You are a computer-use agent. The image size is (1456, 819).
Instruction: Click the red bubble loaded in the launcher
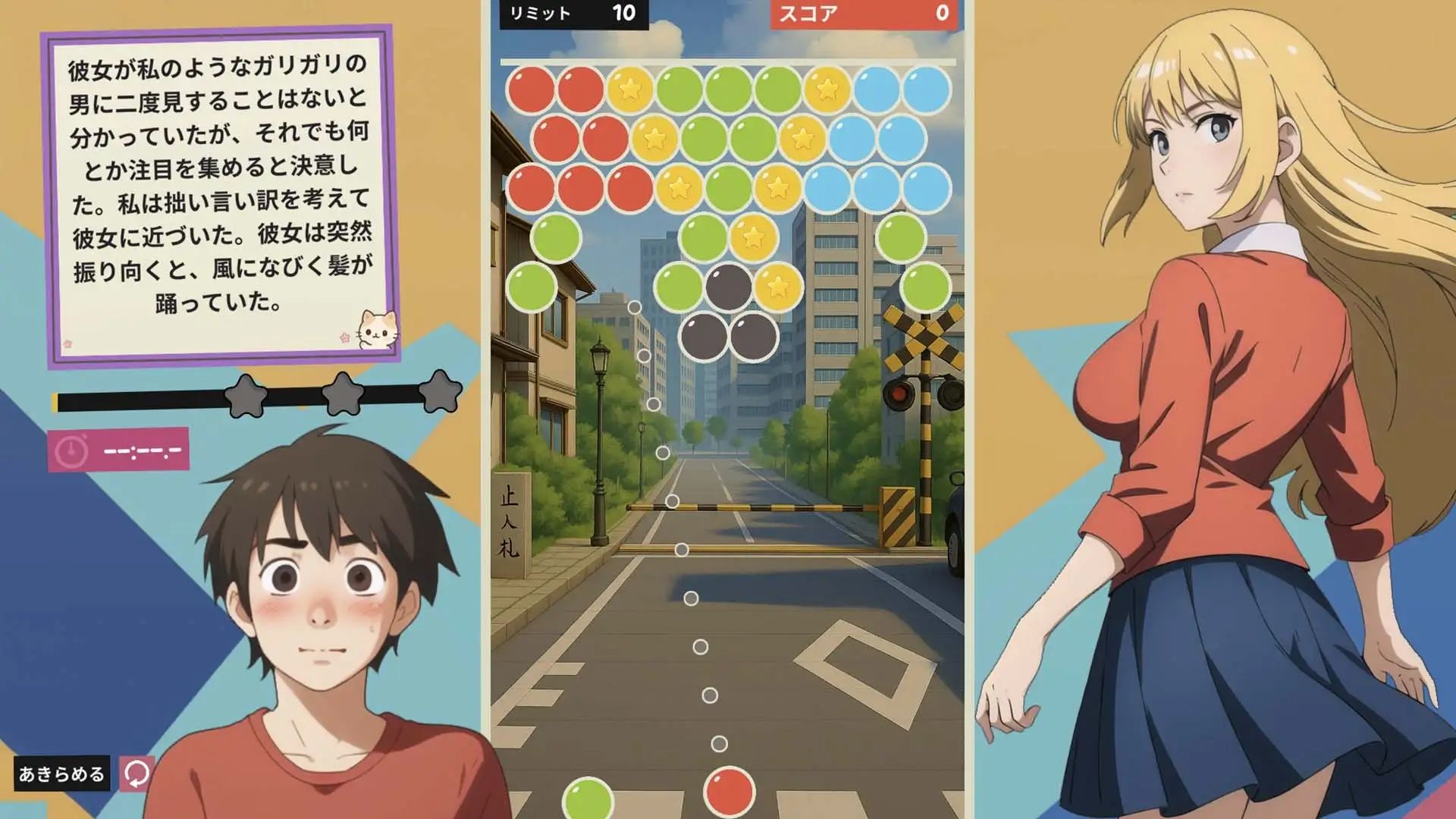[x=728, y=790]
